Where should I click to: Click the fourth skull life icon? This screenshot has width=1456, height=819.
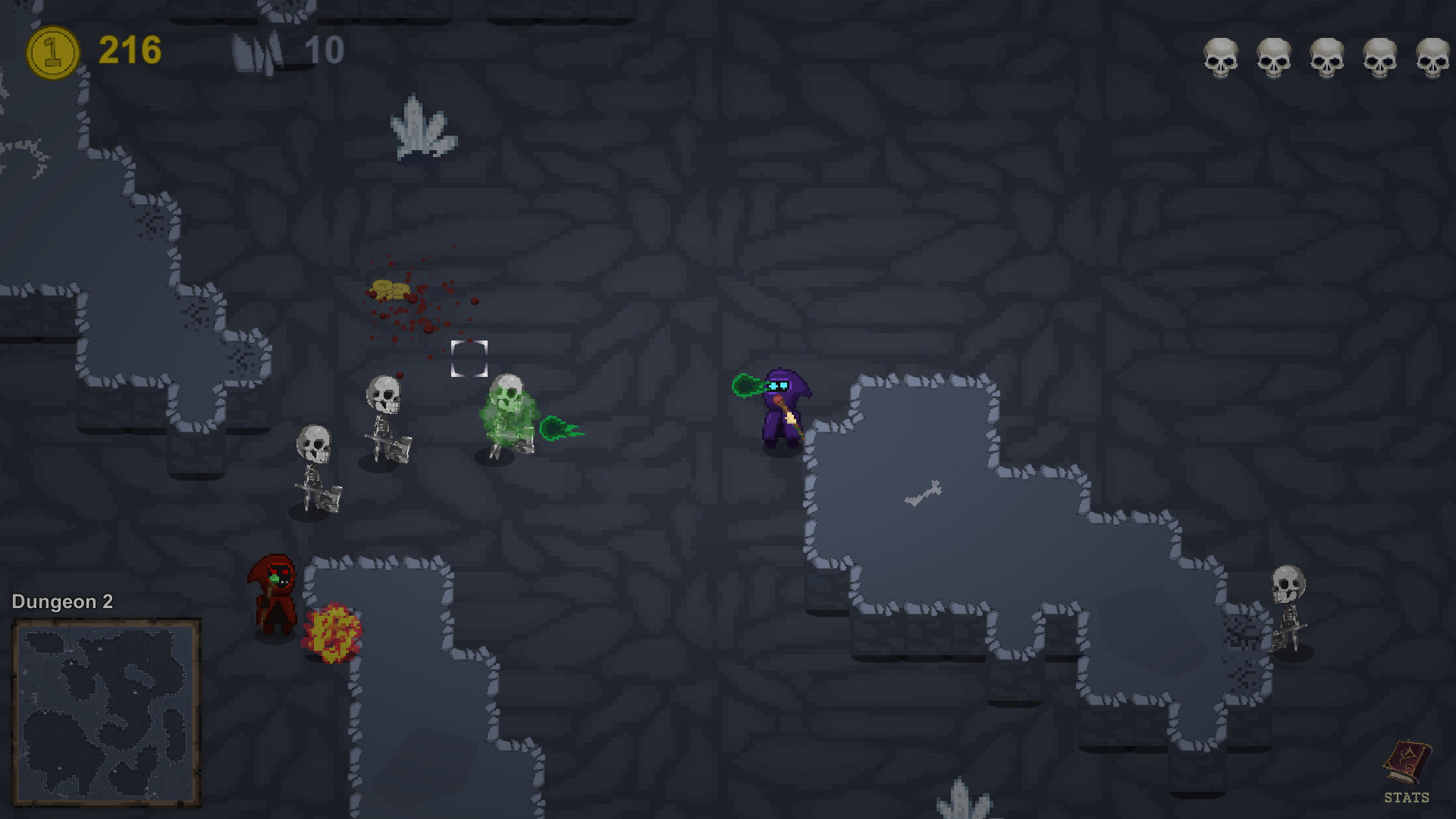tap(1379, 57)
